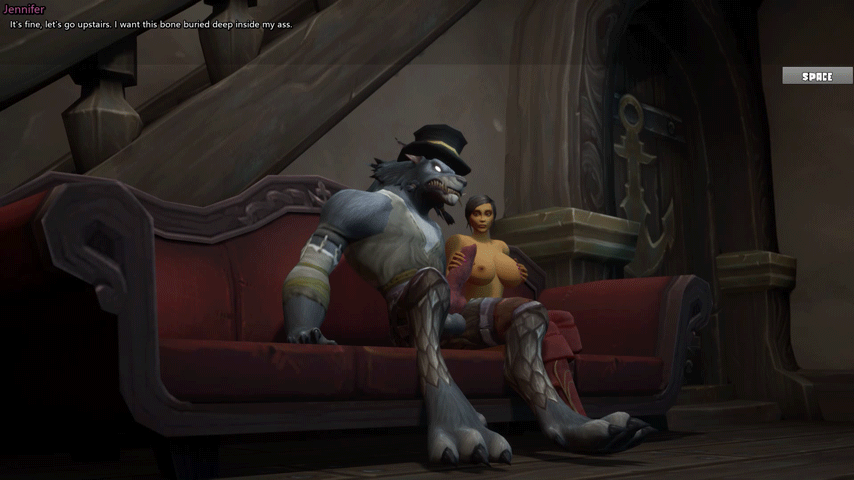Advance the dialogue with the SPACE button

pos(817,76)
